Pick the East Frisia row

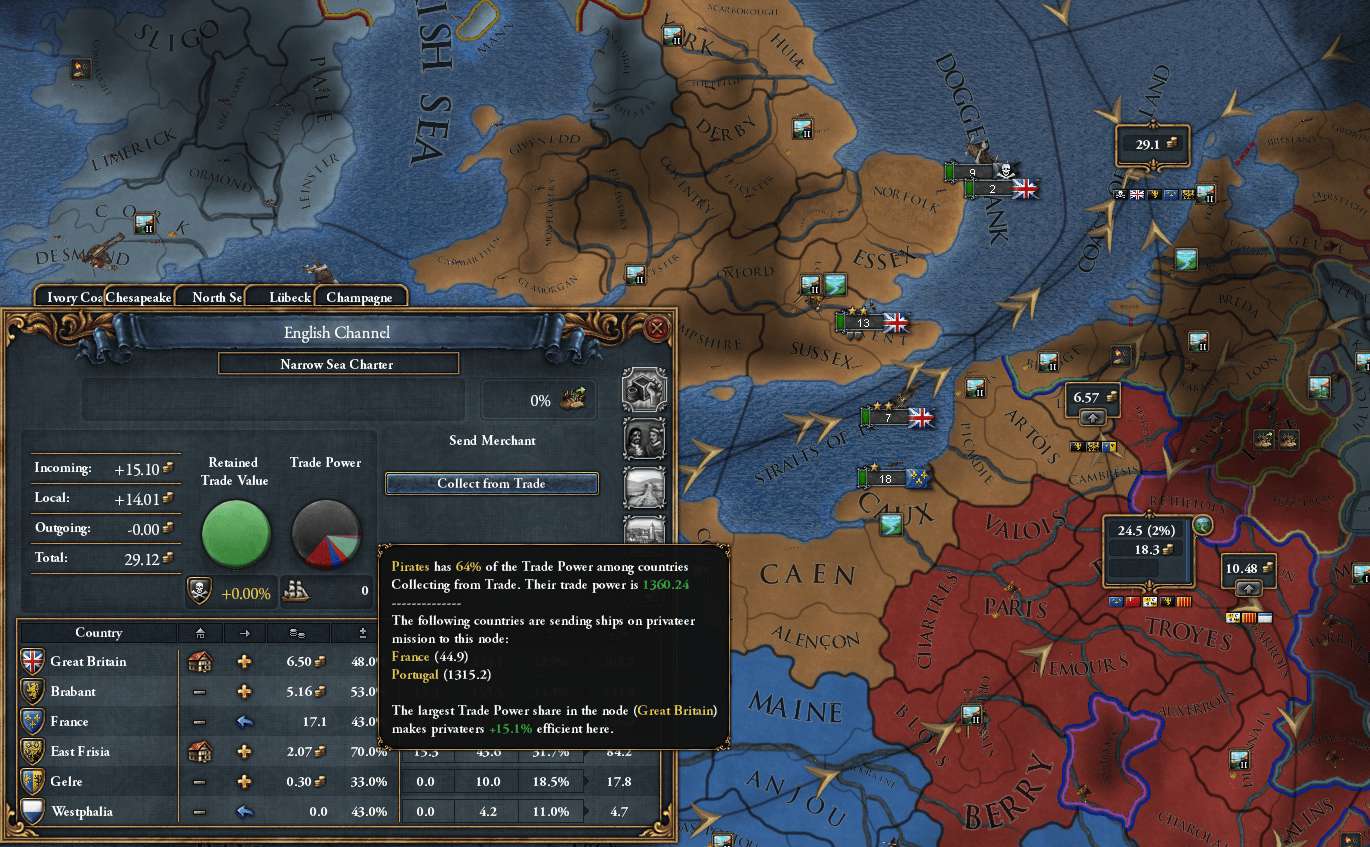[80, 752]
